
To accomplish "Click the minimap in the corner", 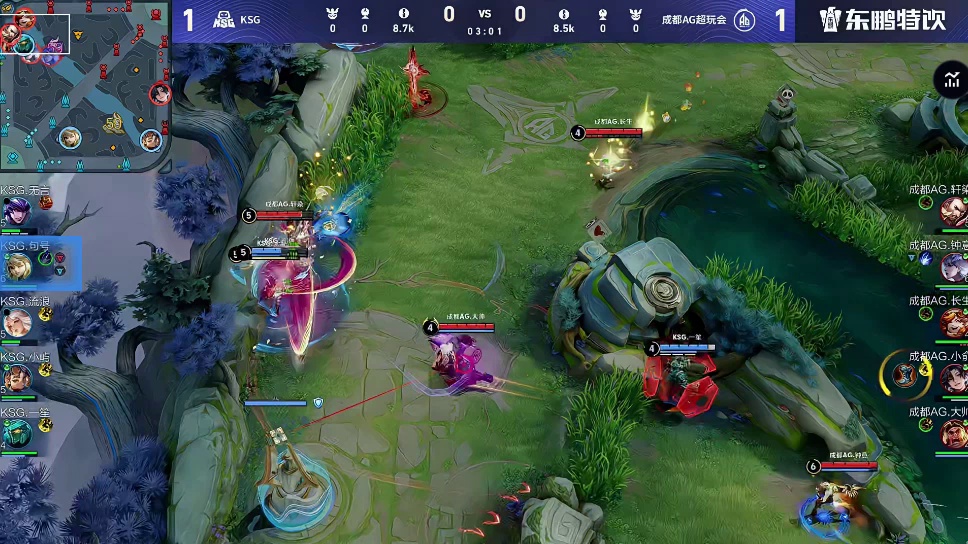I will click(x=85, y=86).
